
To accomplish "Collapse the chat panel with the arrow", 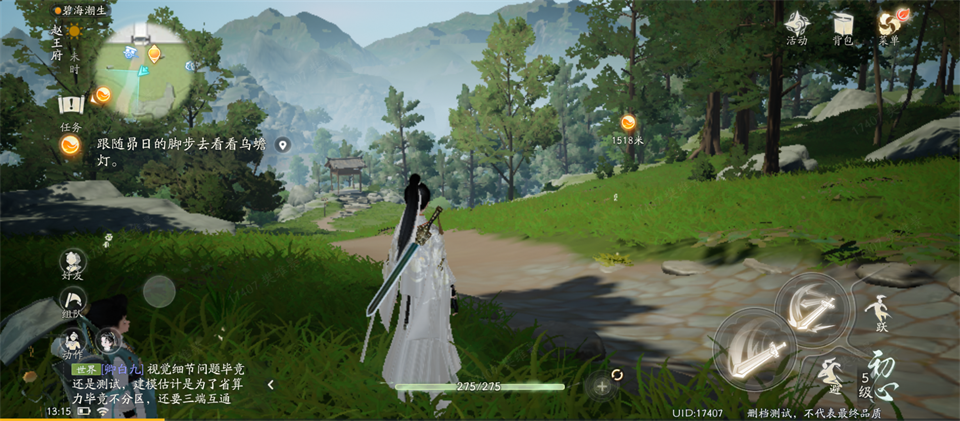I will 270,384.
